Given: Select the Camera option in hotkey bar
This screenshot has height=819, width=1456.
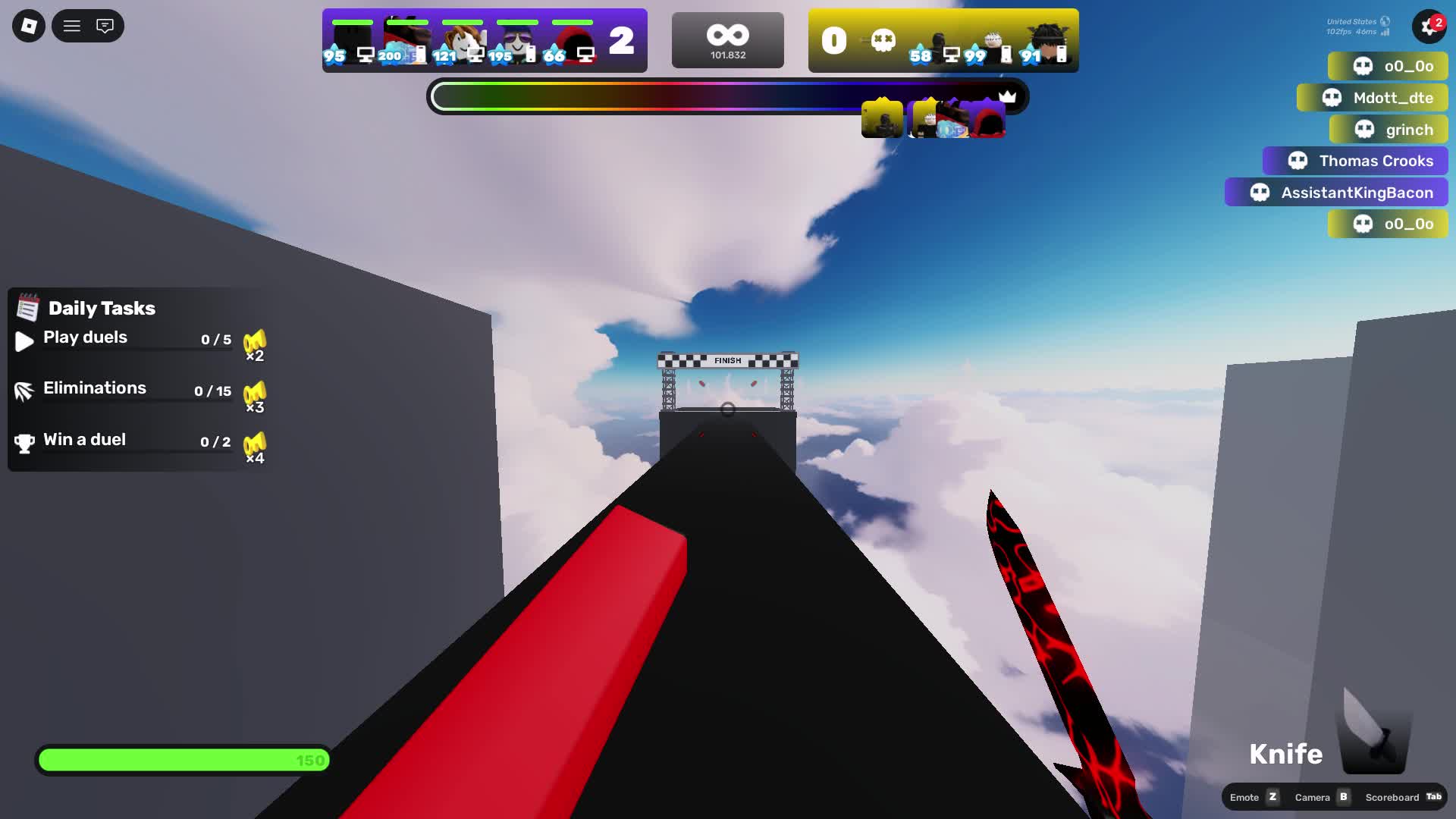Looking at the screenshot, I should point(1313,797).
